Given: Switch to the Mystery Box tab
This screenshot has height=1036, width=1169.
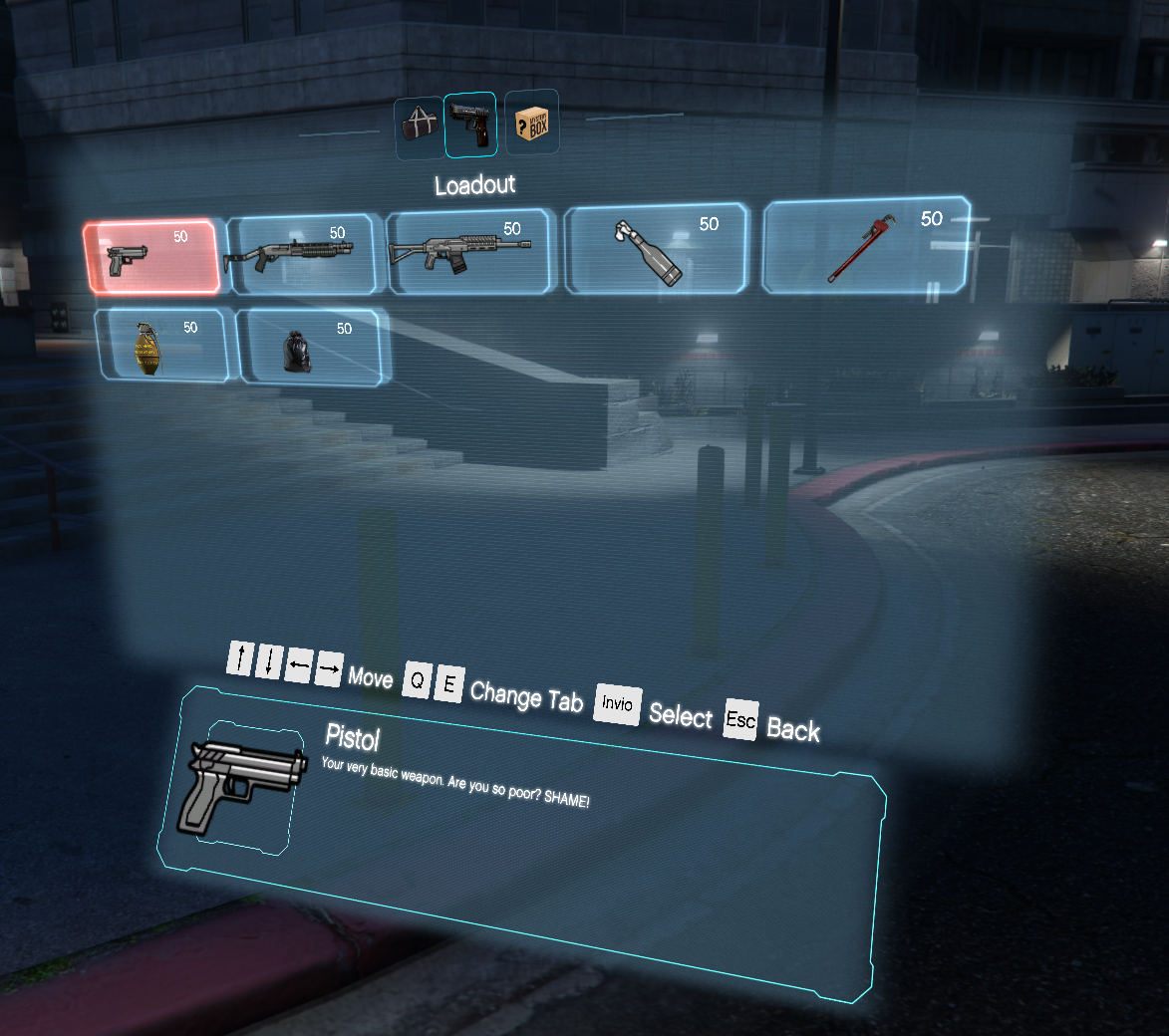Looking at the screenshot, I should pos(531,124).
